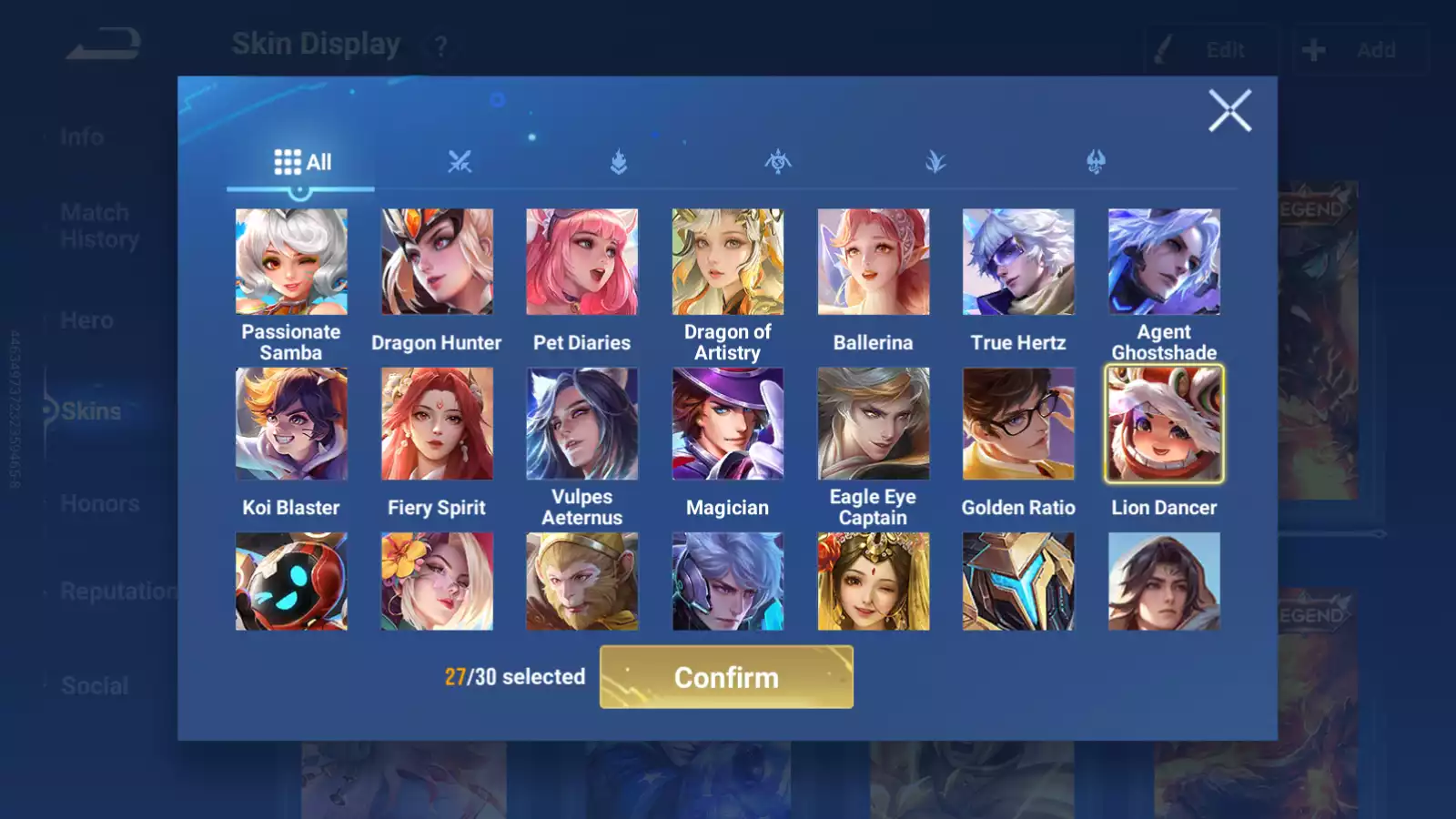Confirm the skin selection
This screenshot has height=819, width=1456.
[x=726, y=677]
